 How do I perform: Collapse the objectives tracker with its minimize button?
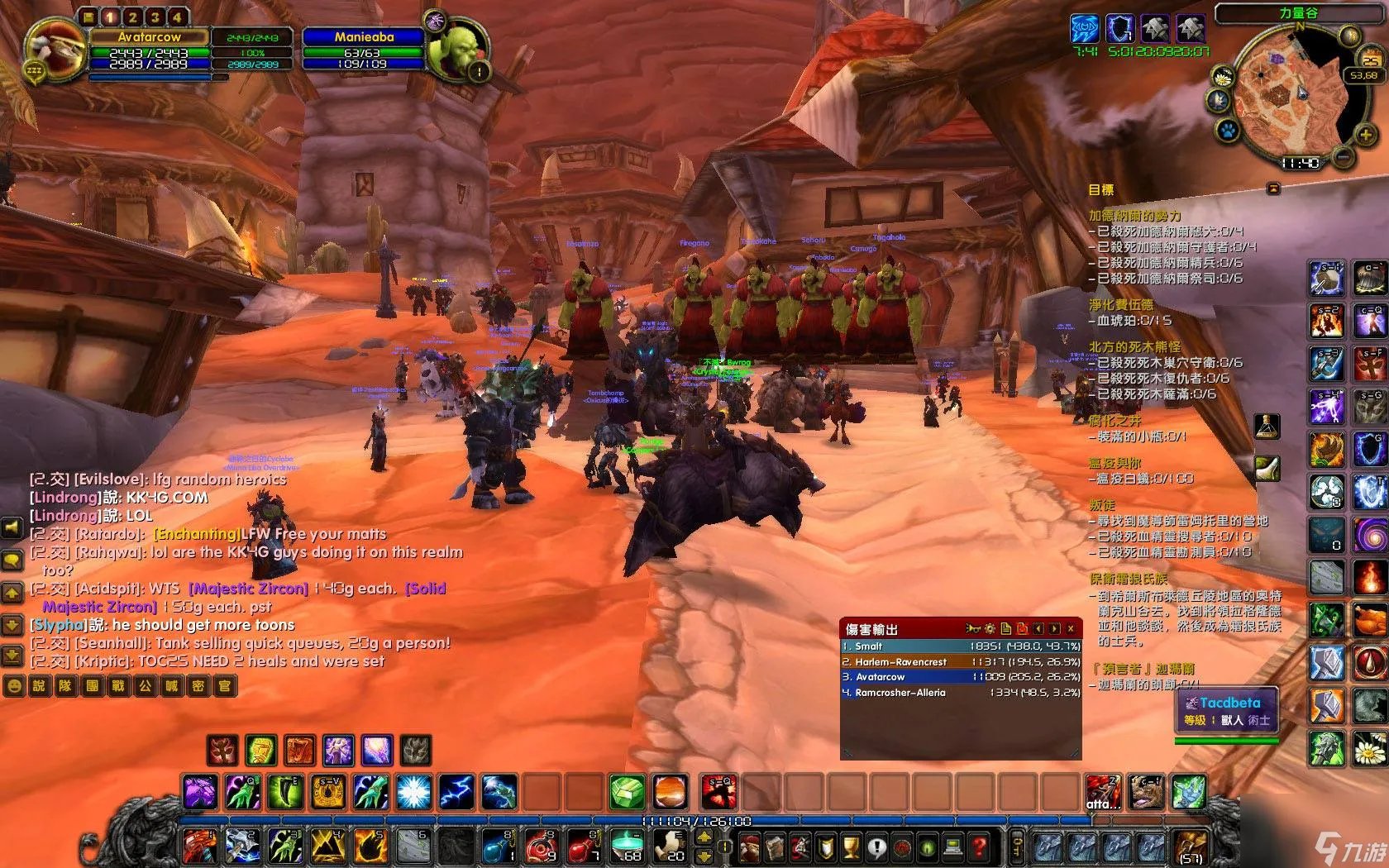click(x=1273, y=189)
